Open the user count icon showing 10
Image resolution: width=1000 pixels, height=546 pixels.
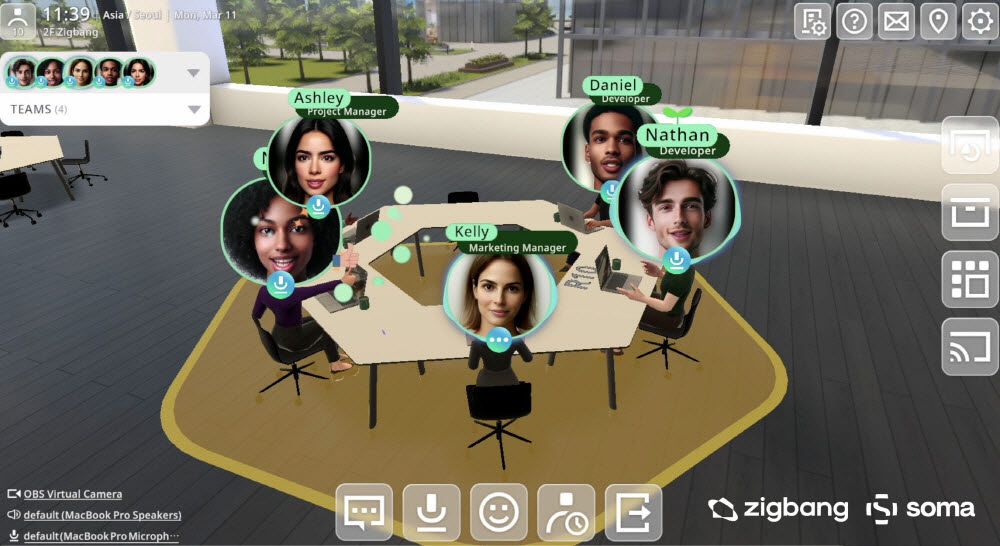tap(18, 20)
